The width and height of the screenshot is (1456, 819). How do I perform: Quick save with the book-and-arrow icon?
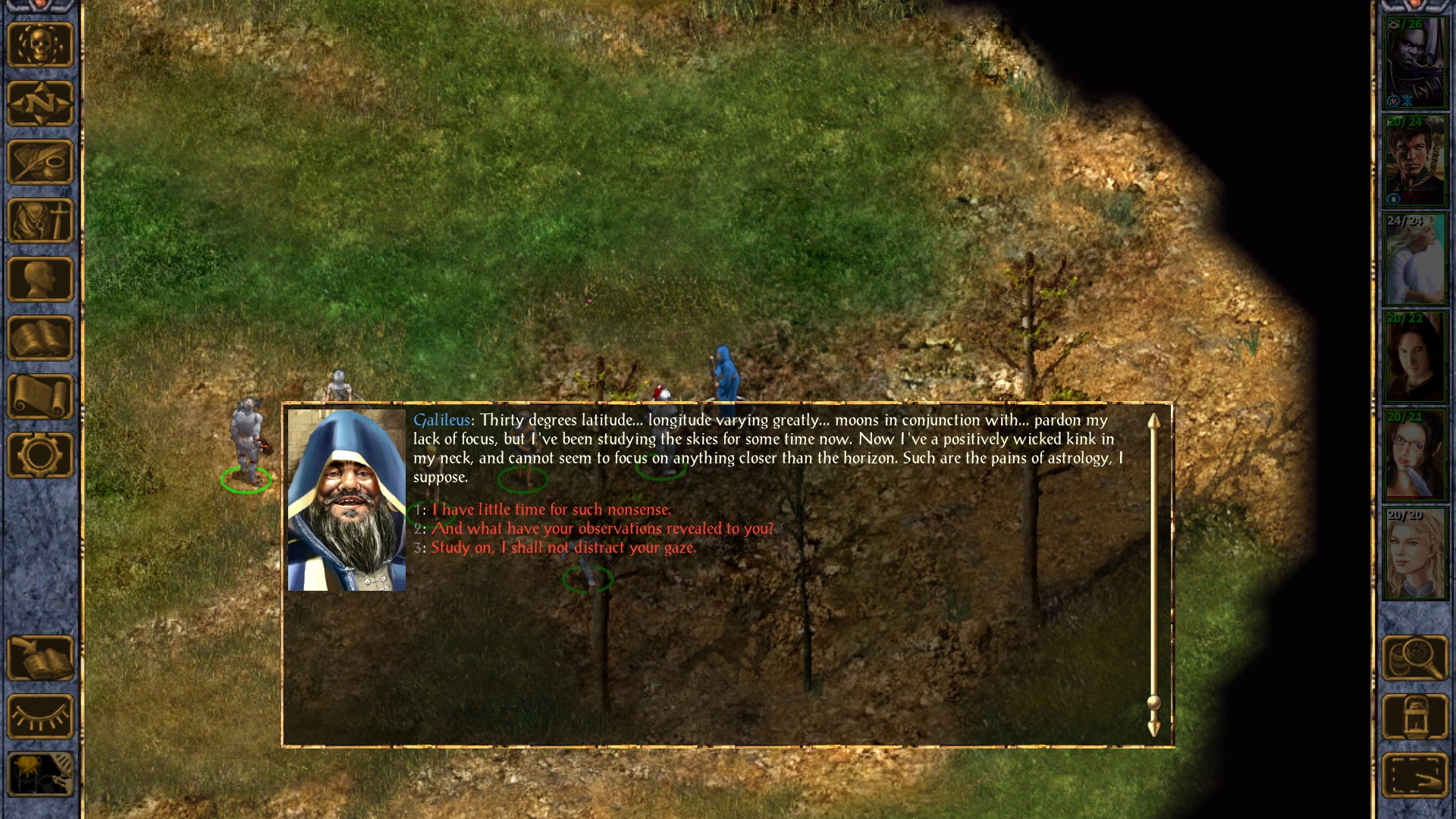tap(40, 658)
